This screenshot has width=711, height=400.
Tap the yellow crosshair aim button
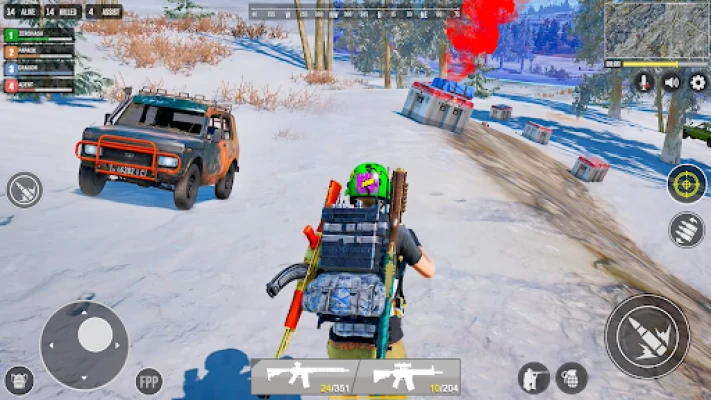686,183
